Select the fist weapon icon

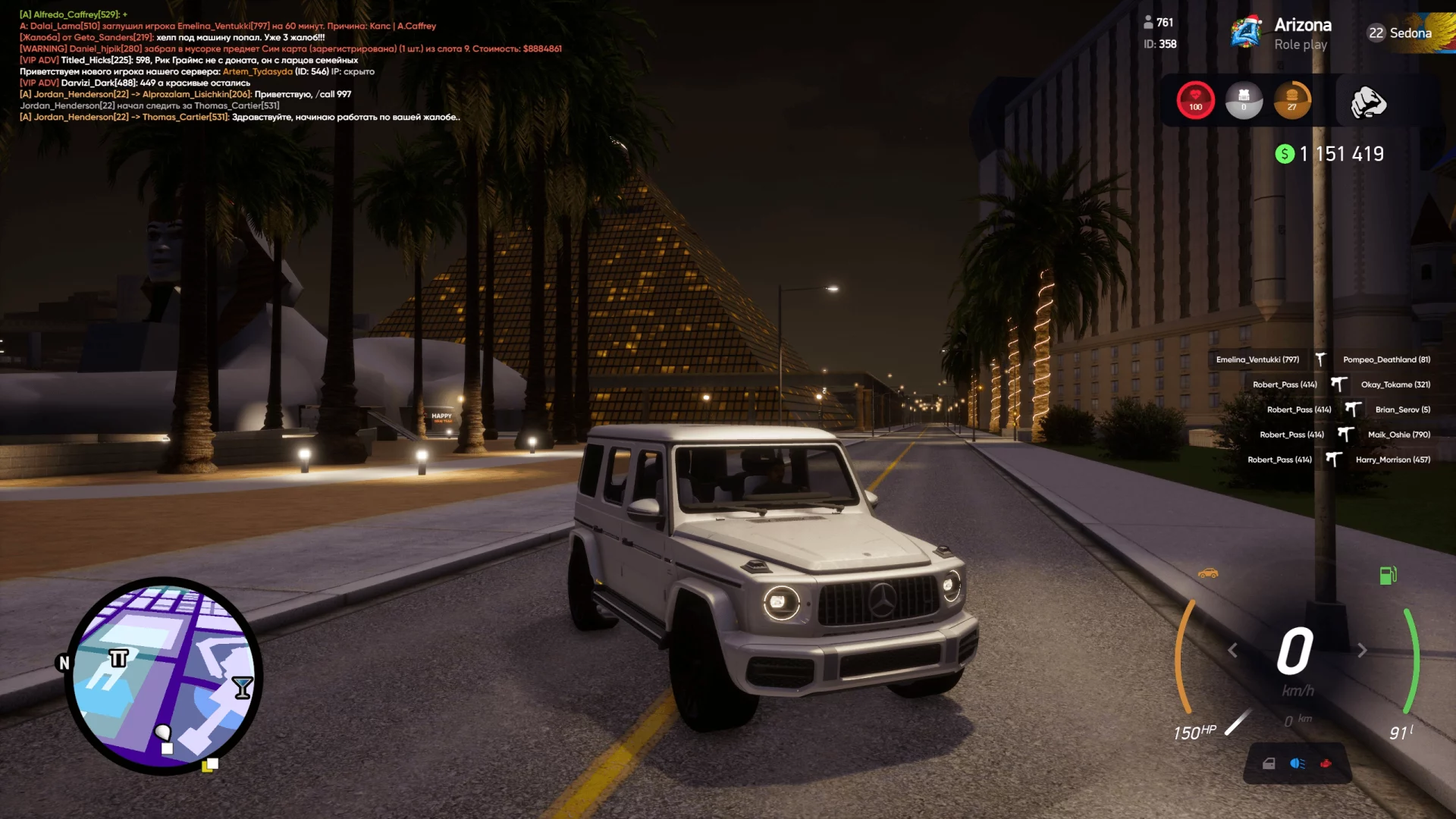click(x=1368, y=102)
